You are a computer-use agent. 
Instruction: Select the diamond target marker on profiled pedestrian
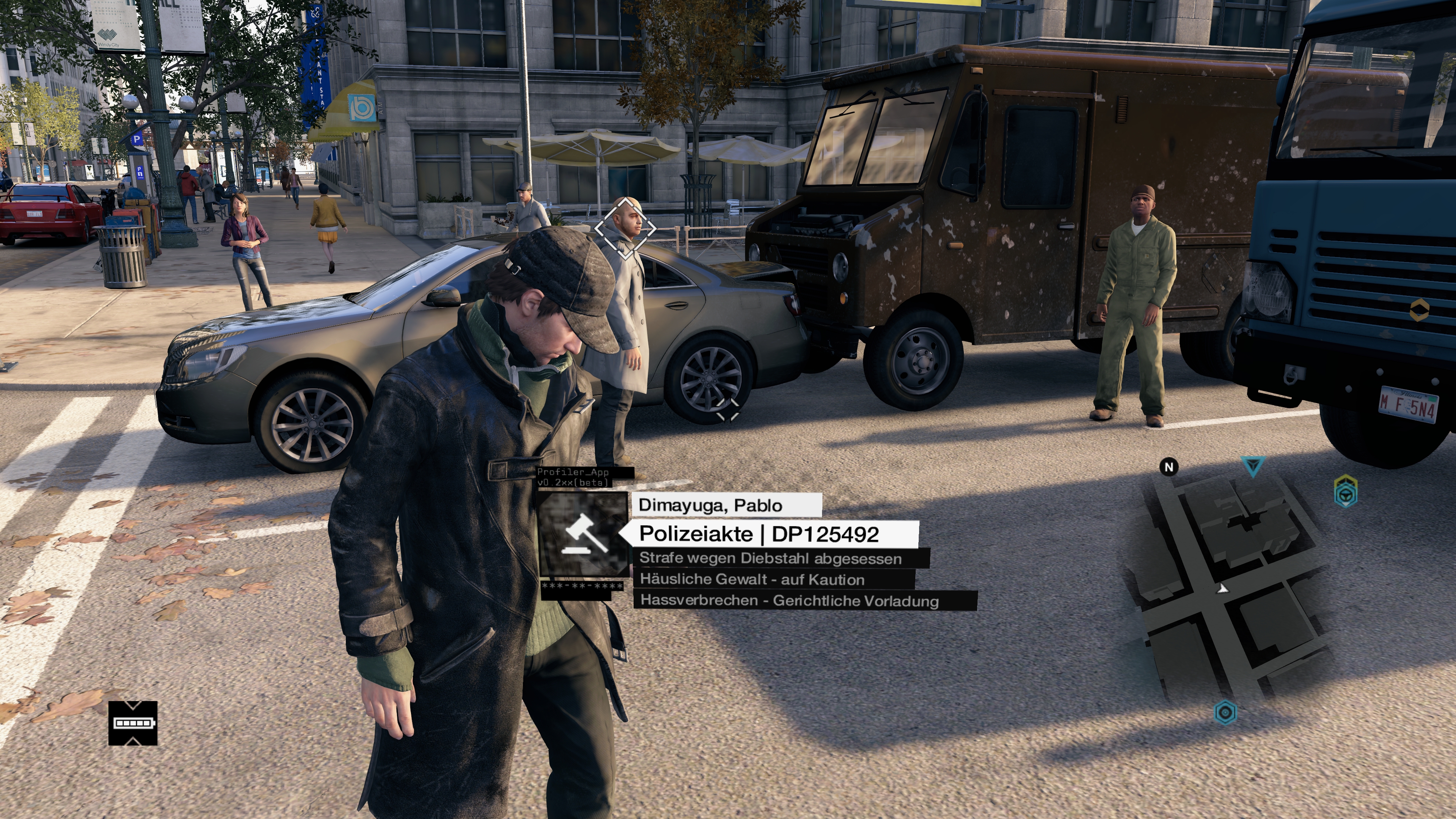[x=624, y=228]
